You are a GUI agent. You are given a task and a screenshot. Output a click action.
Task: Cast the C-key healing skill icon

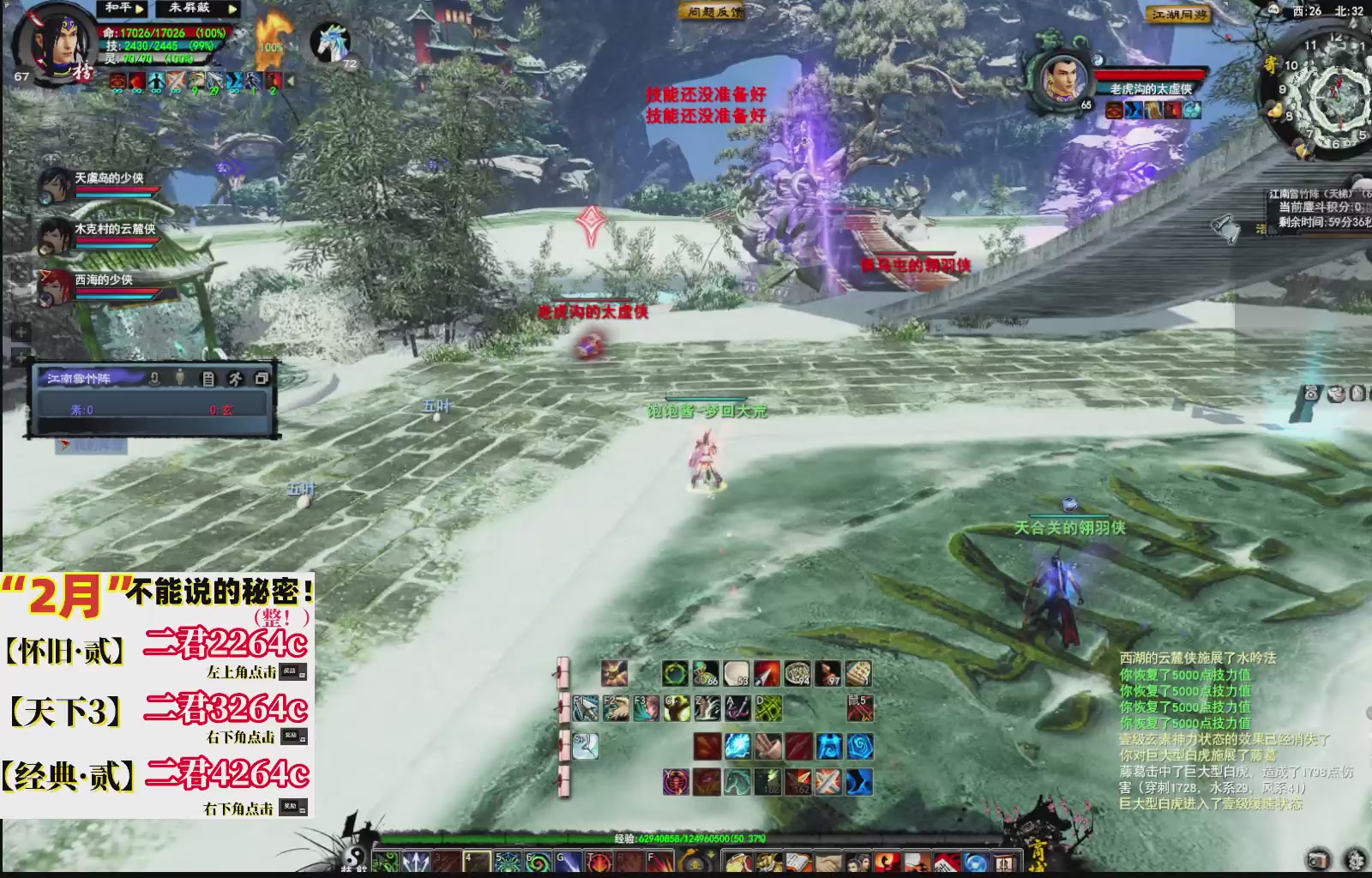(677, 707)
